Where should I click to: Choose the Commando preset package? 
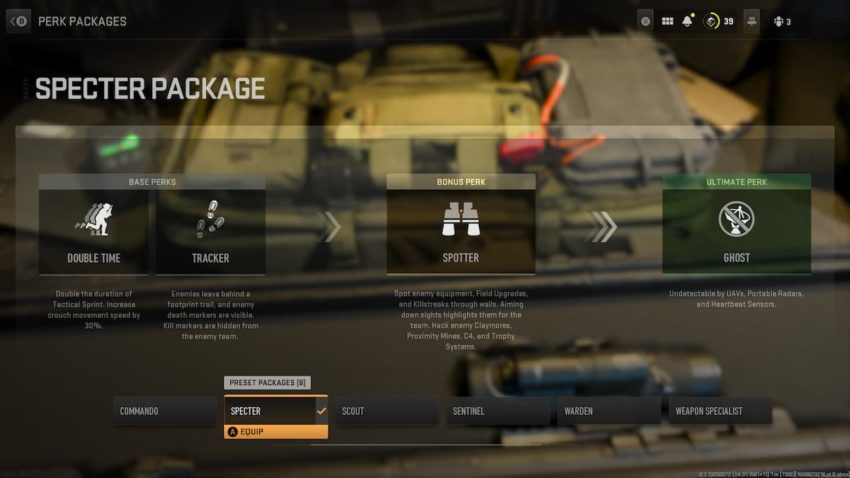164,411
